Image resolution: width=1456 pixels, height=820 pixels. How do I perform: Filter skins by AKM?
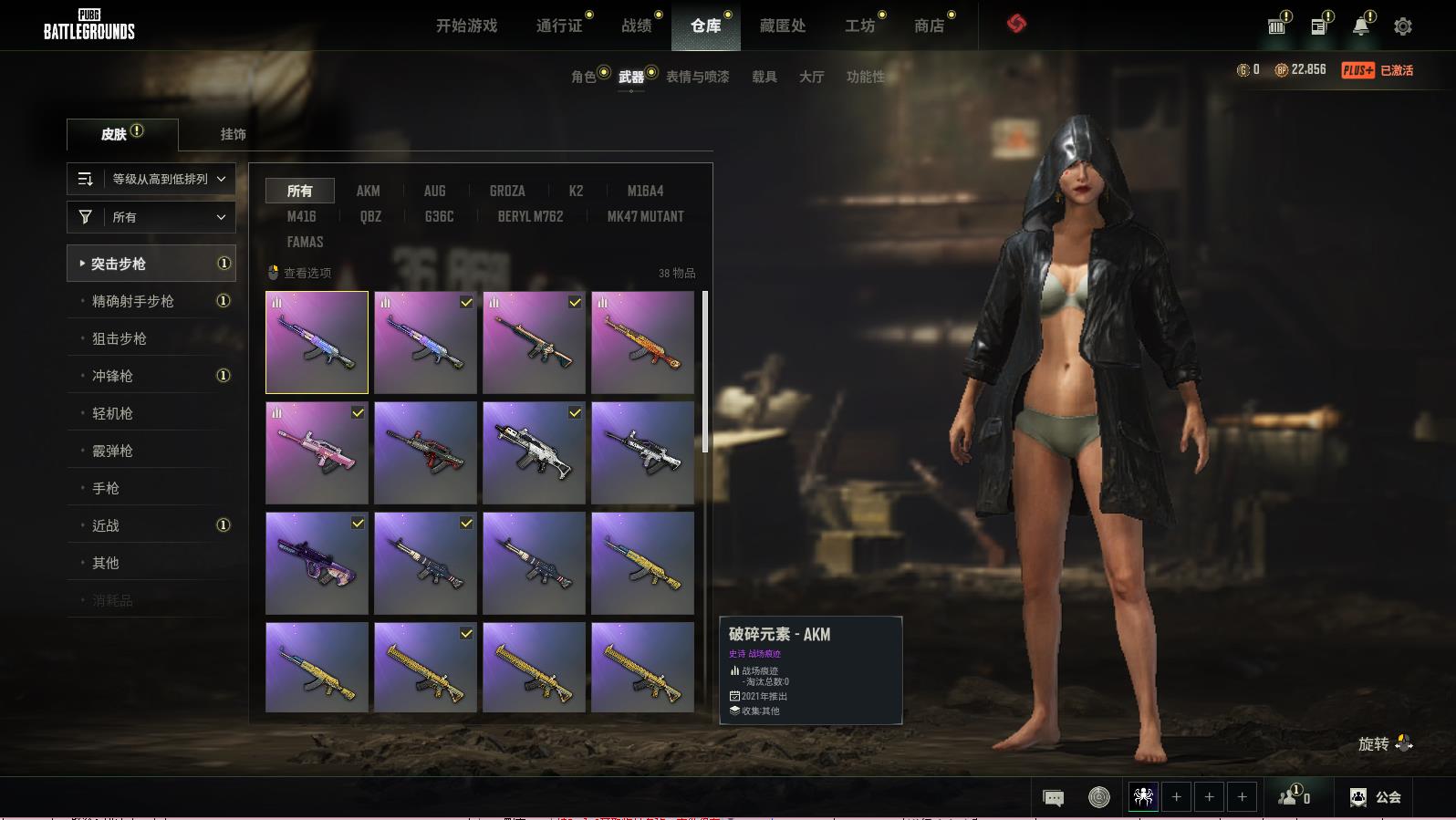click(368, 191)
